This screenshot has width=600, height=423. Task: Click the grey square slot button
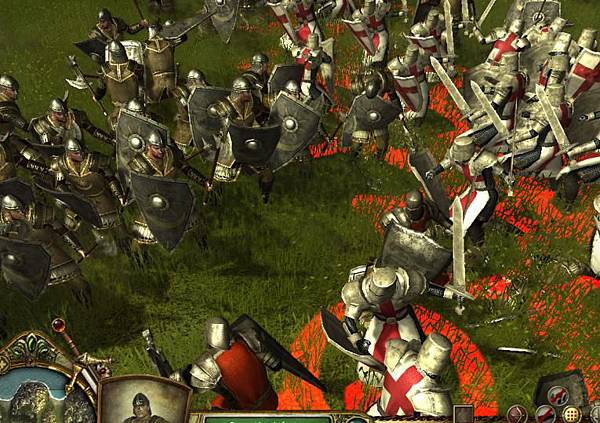pyautogui.click(x=463, y=413)
